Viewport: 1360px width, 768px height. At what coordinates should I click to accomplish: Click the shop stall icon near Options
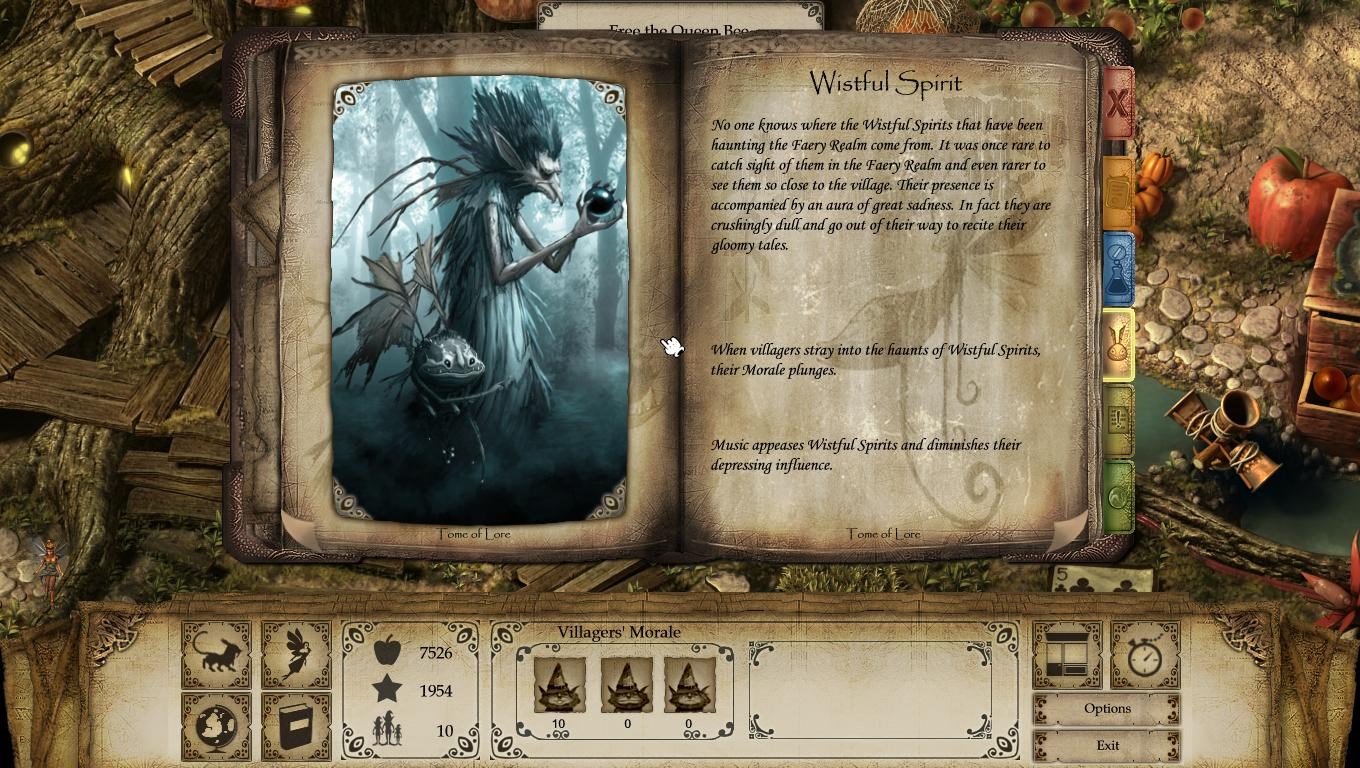coord(1067,655)
